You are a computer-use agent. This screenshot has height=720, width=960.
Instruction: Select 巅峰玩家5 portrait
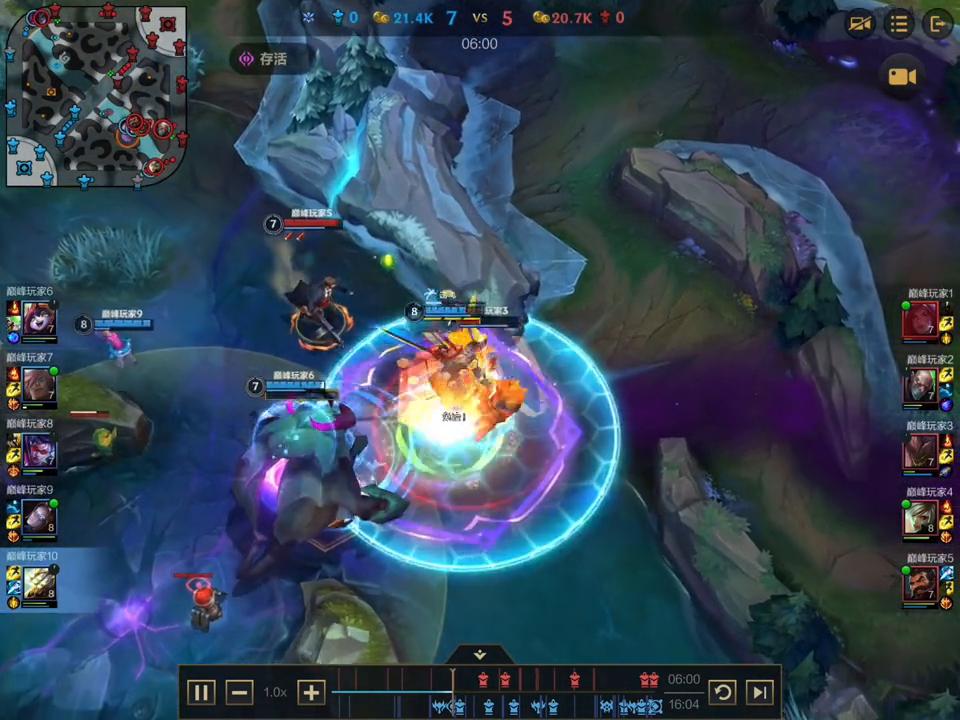920,584
